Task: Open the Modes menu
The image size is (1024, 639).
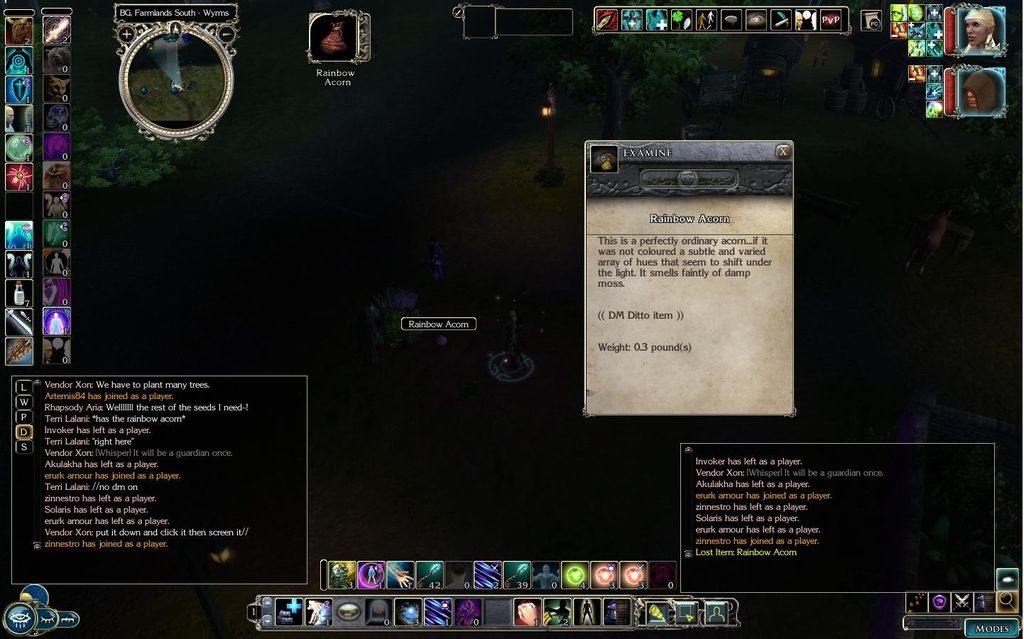Action: point(991,628)
